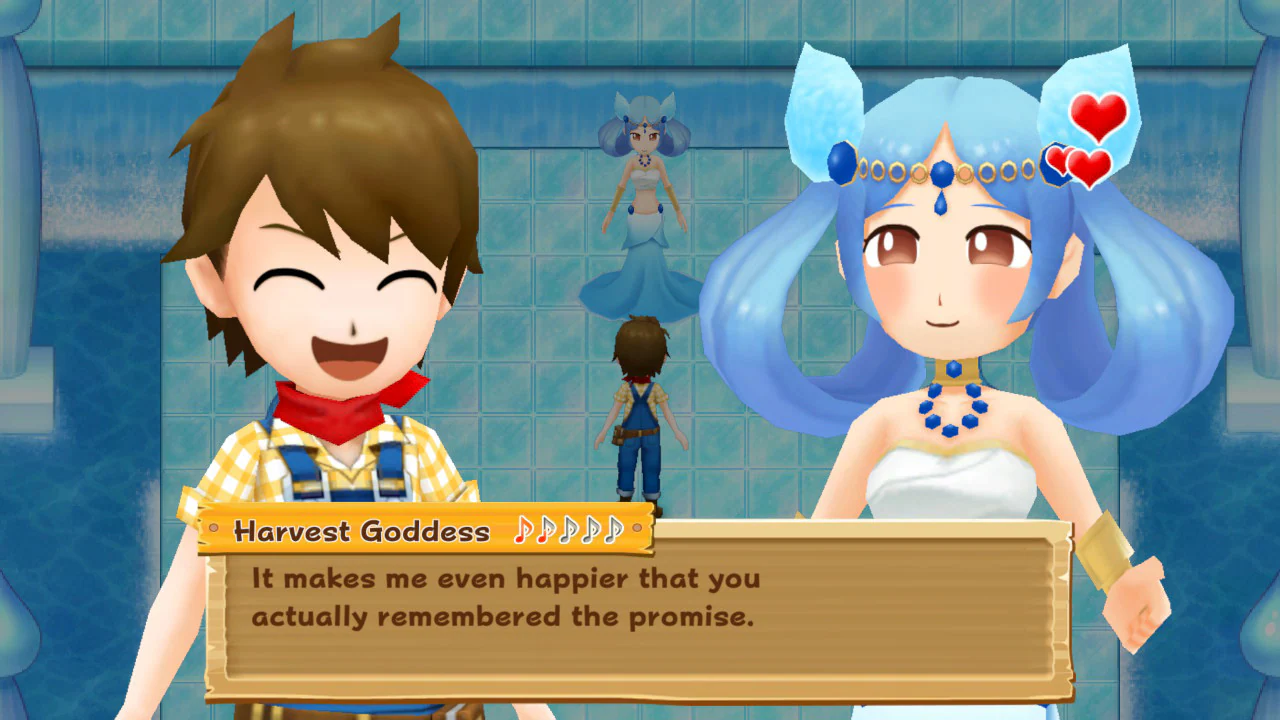Click the first music note icon
The height and width of the screenshot is (720, 1280).
[x=524, y=530]
